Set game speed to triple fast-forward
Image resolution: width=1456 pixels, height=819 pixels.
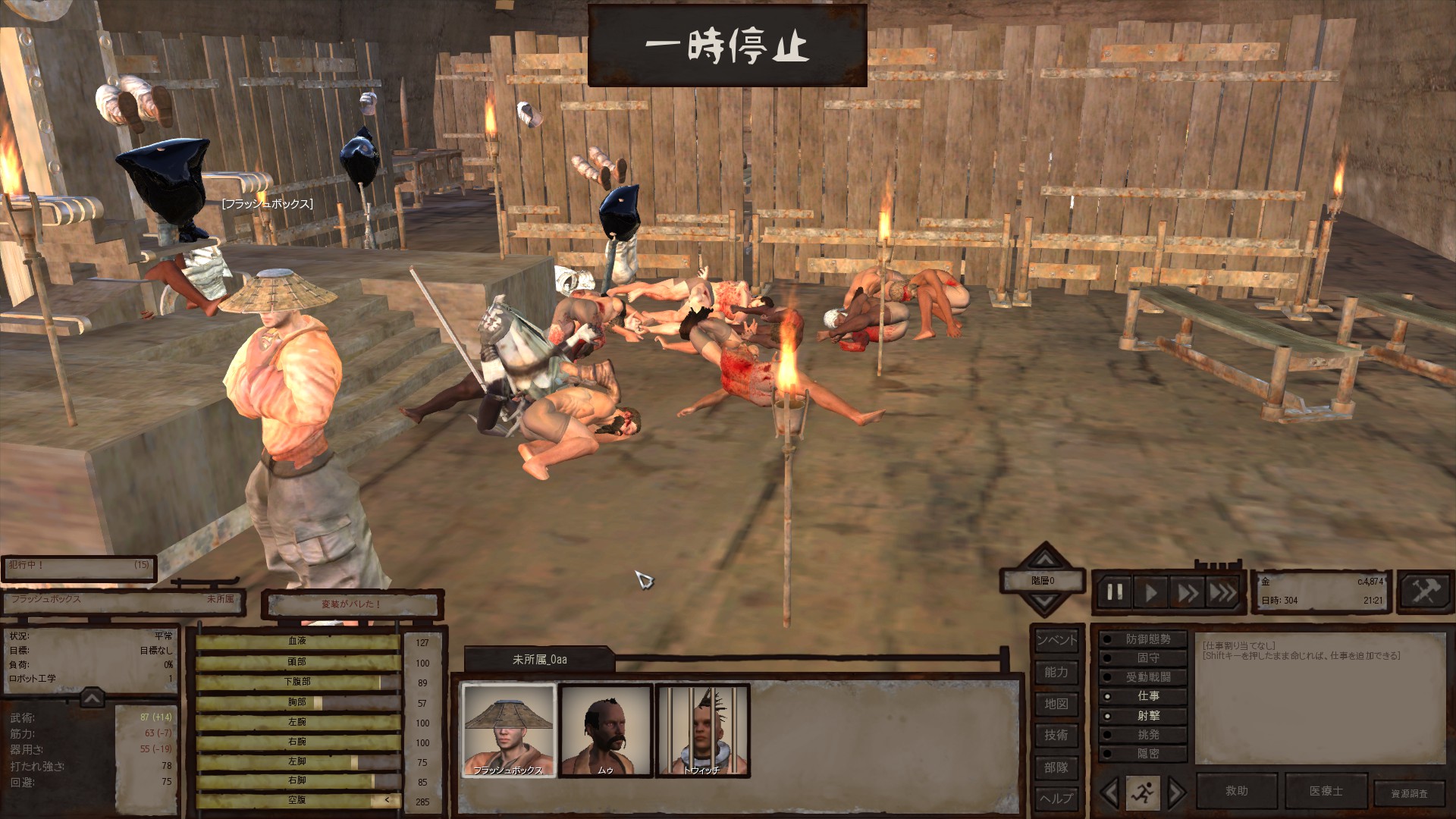point(1222,592)
